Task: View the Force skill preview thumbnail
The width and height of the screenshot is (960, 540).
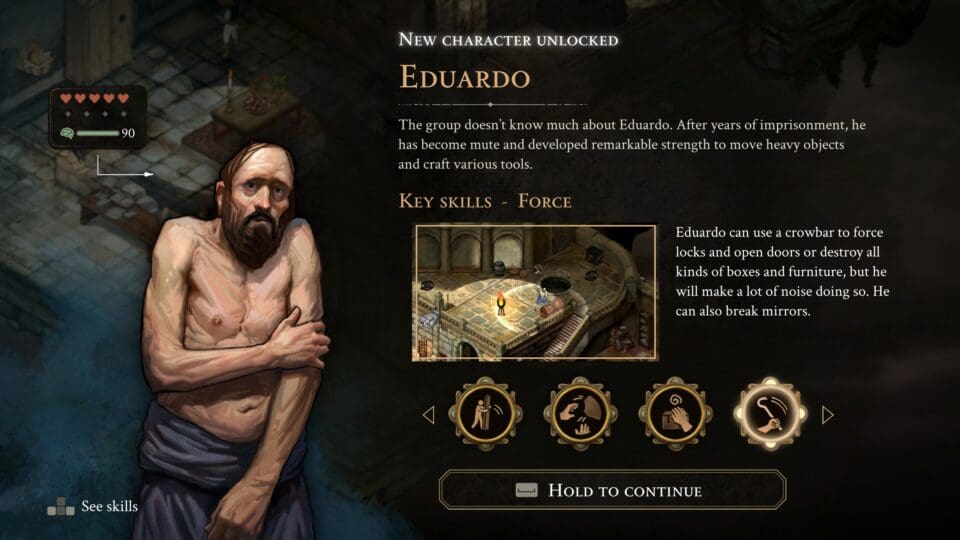Action: pyautogui.click(x=535, y=292)
